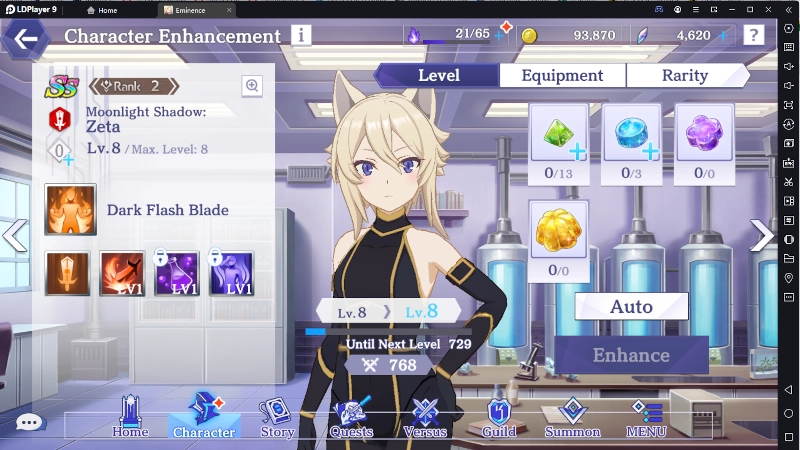Open the help question mark button
The image size is (800, 450).
coord(754,35)
